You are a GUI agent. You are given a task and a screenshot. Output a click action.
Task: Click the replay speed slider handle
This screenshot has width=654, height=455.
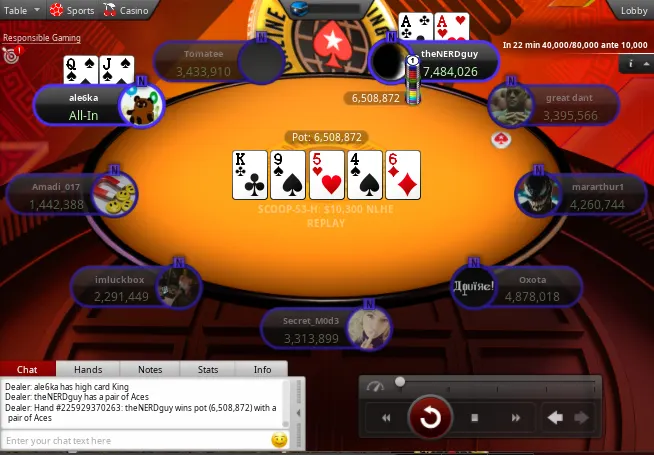coord(400,382)
